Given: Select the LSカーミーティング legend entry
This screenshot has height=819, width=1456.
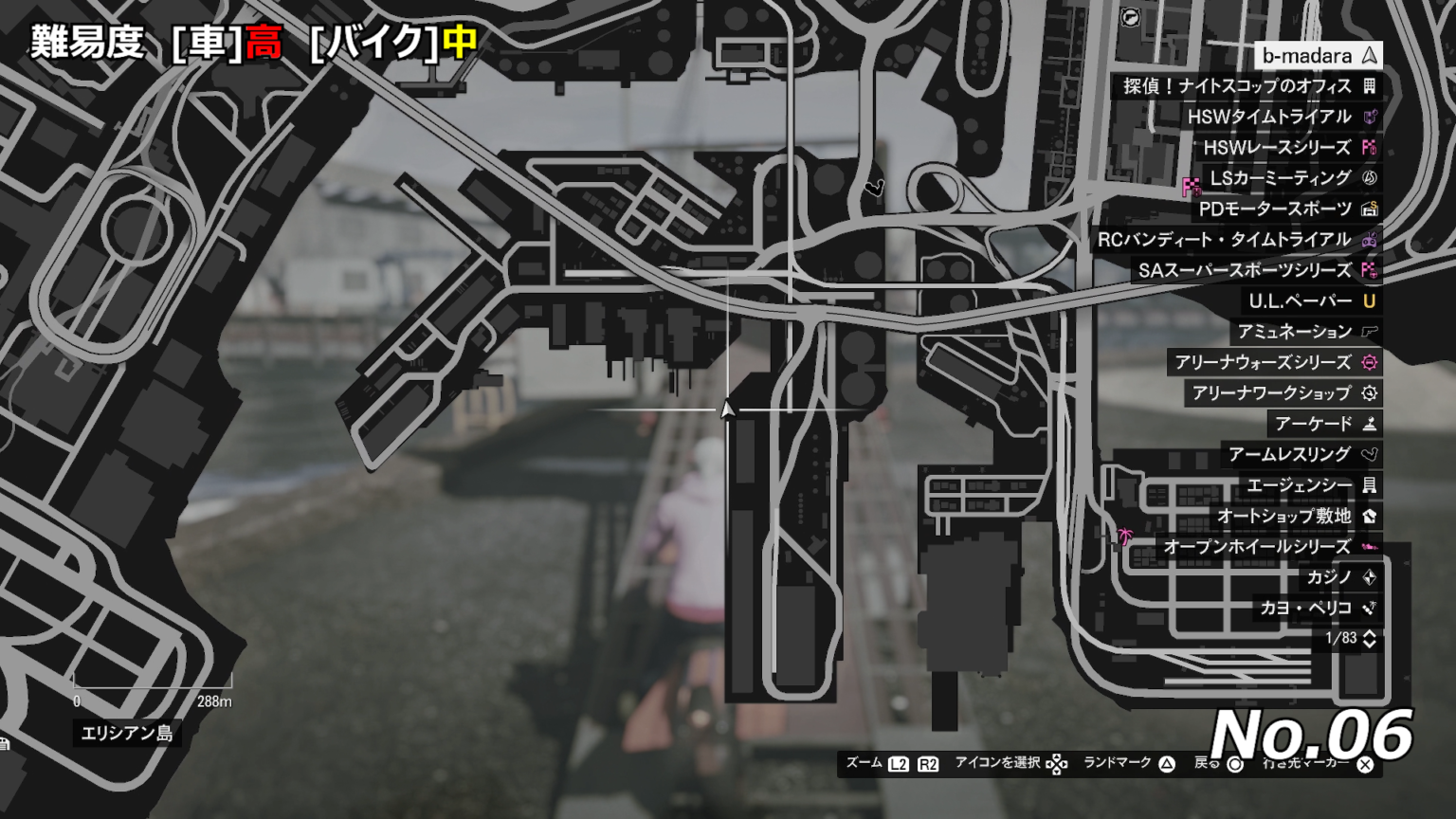Looking at the screenshot, I should 1291,178.
